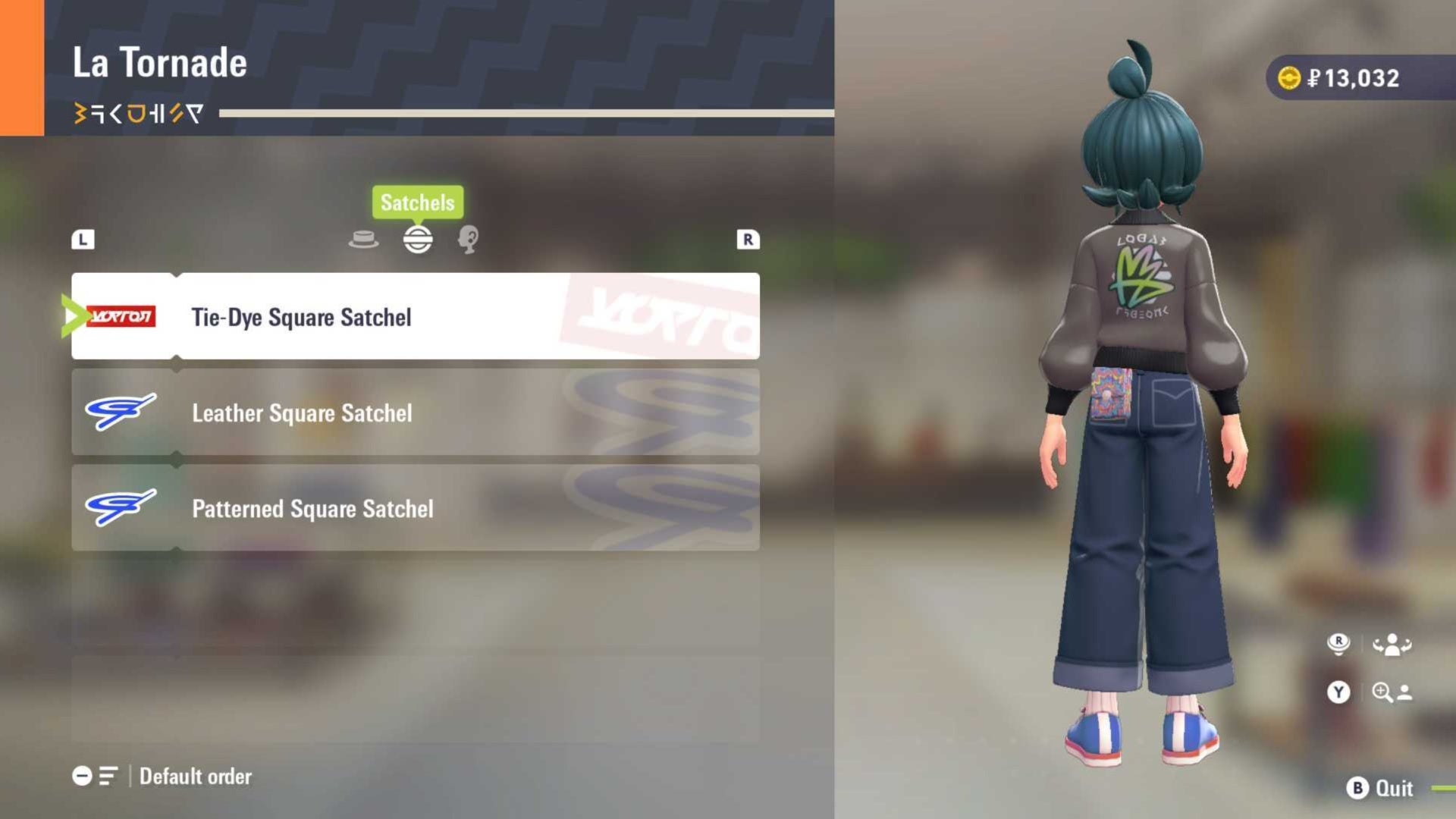Toggle sort direction with minus circle icon
The height and width of the screenshot is (819, 1456).
[x=82, y=776]
